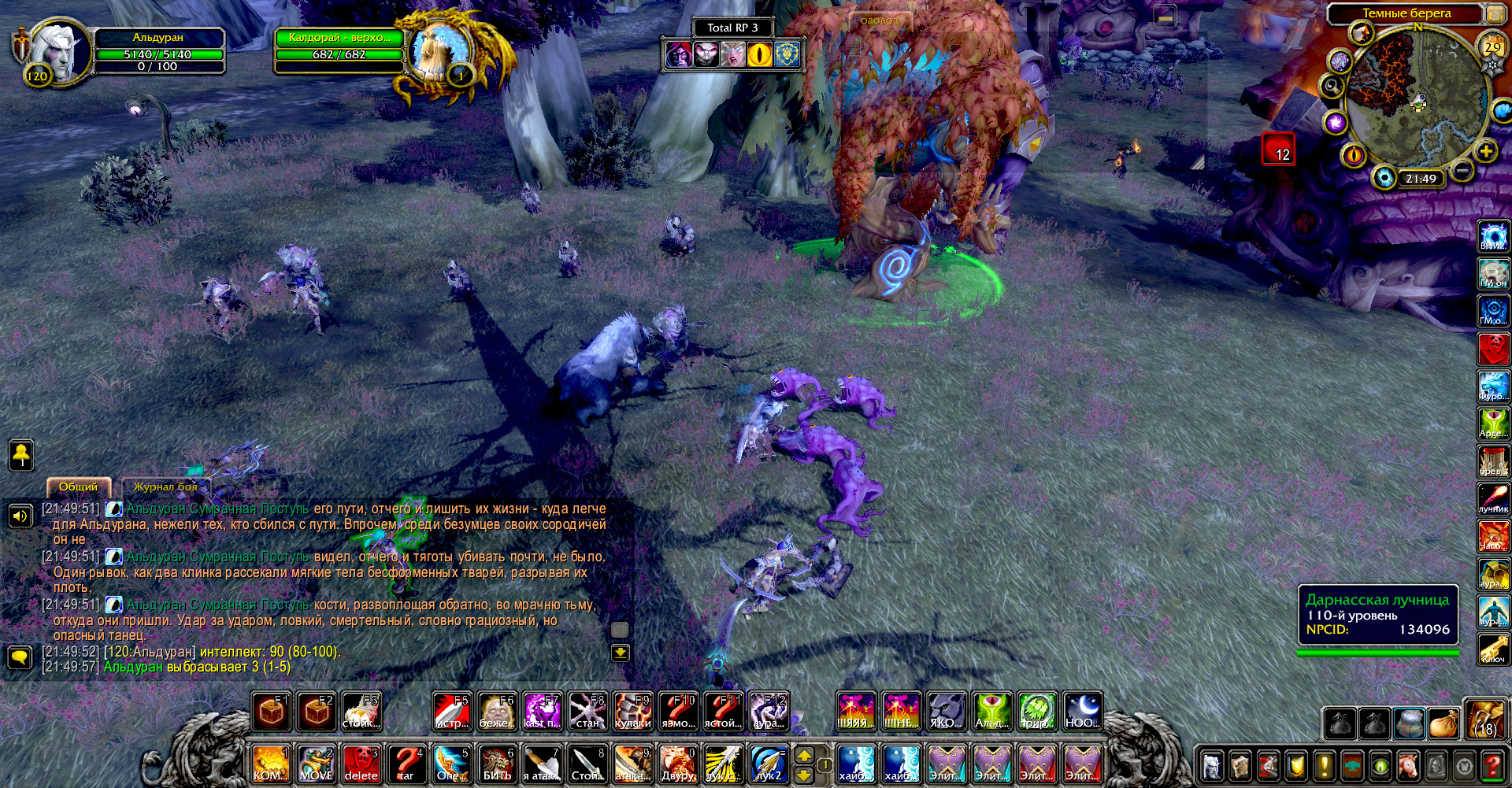The height and width of the screenshot is (788, 1512).
Task: Activate the БИТЬ ability slot
Action: point(497,764)
